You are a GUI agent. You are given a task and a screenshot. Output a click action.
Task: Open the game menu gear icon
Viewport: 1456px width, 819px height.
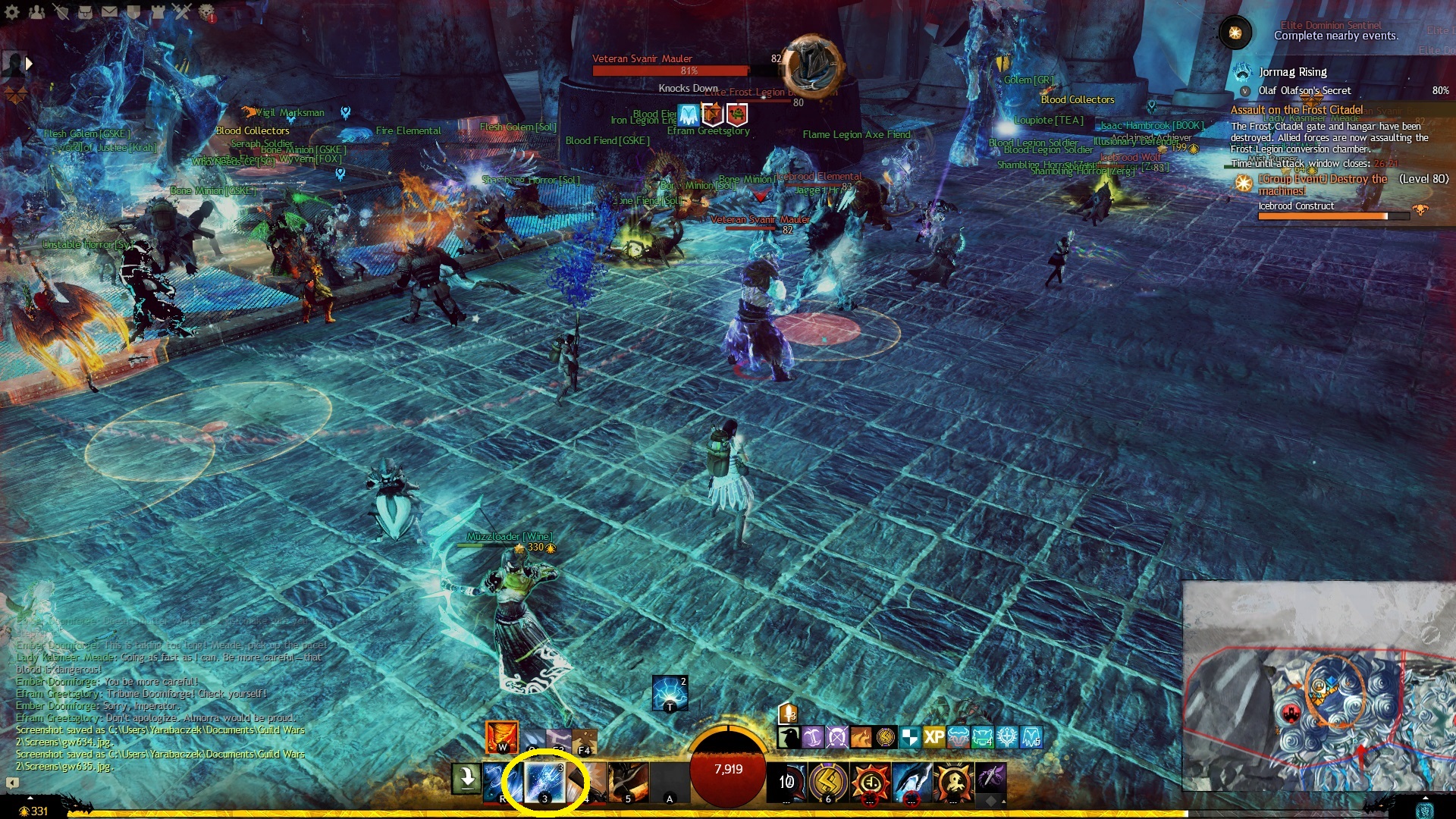pyautogui.click(x=12, y=12)
